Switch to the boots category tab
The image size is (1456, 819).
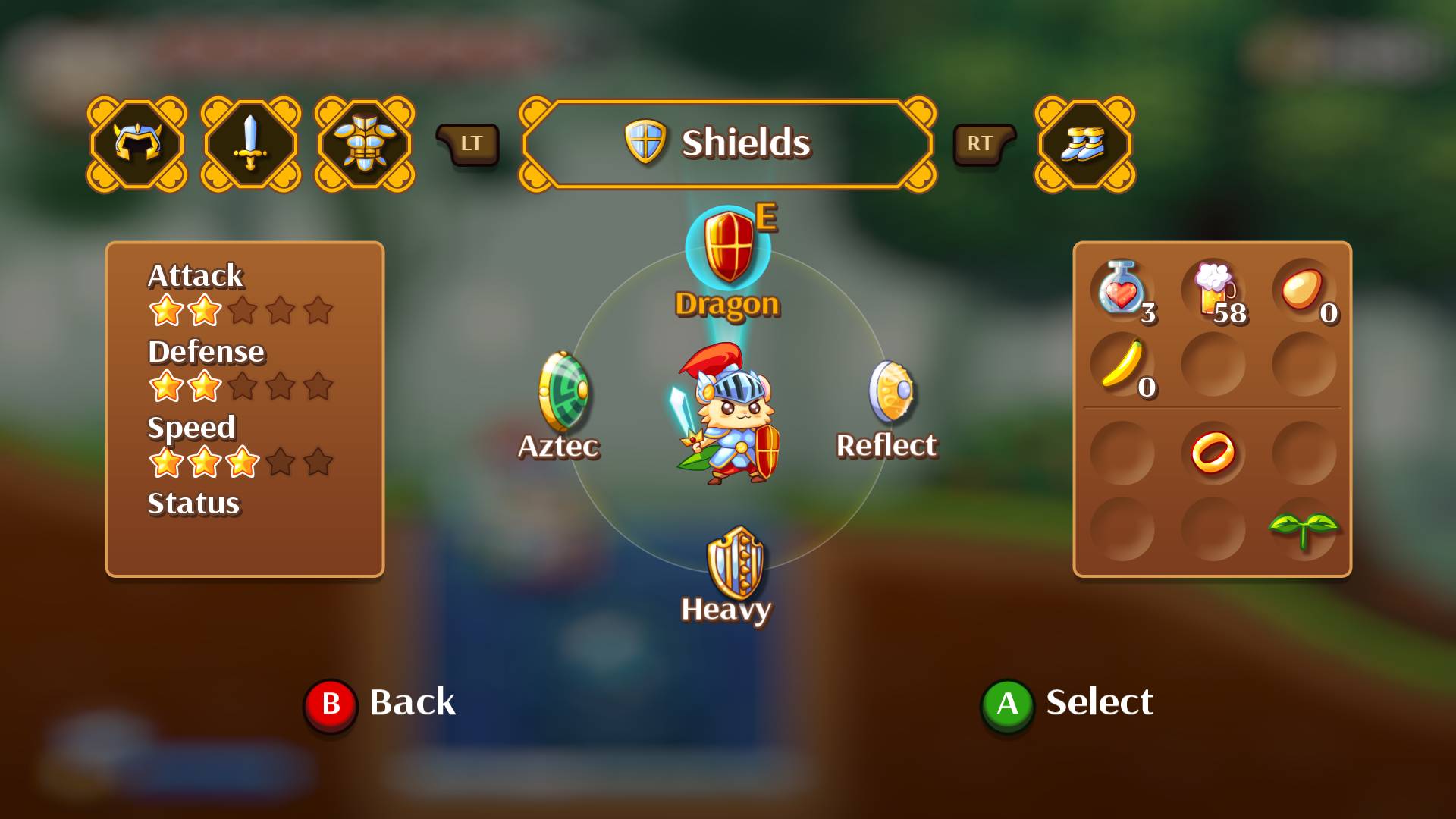click(1084, 143)
